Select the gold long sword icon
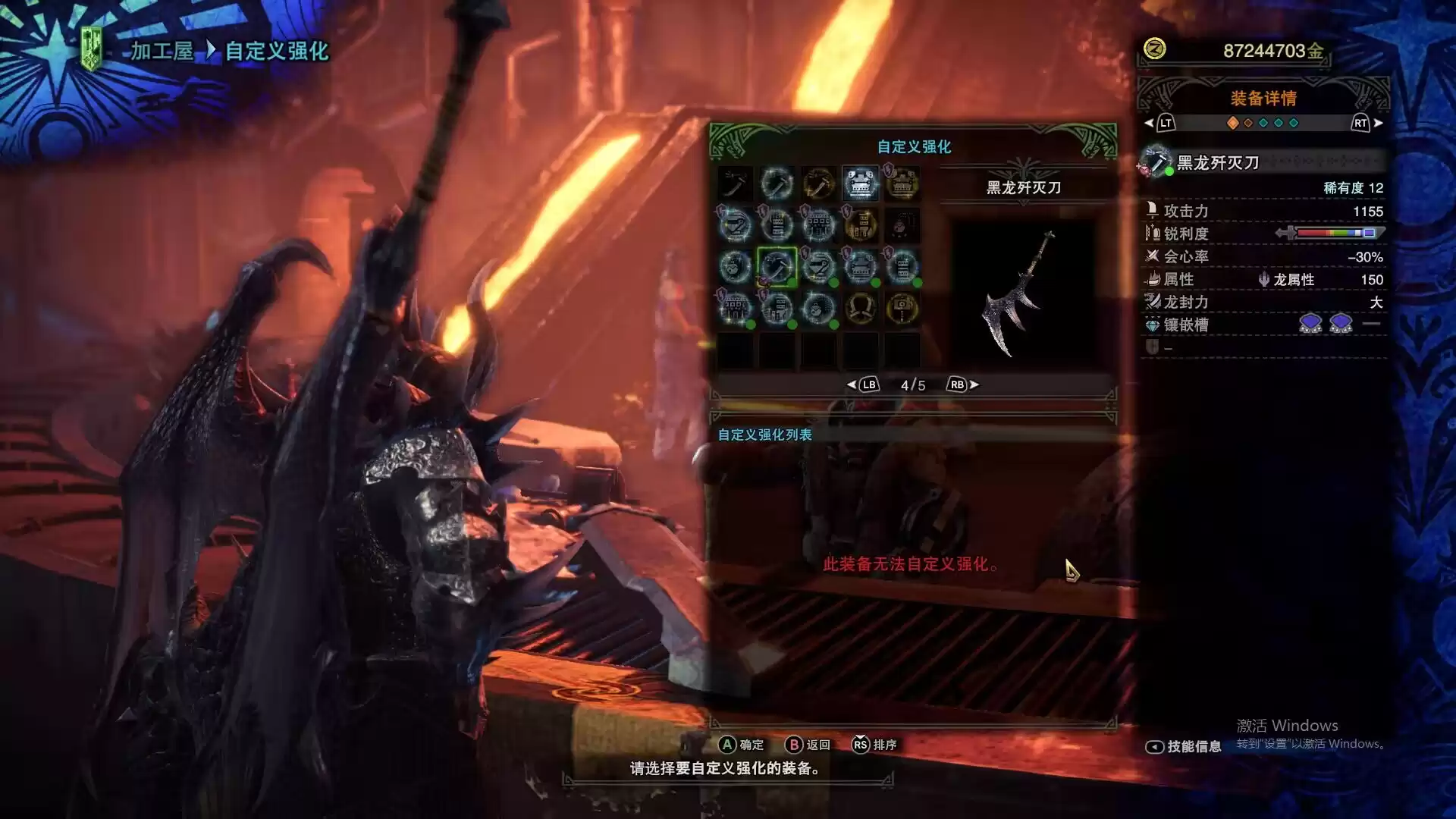Viewport: 1456px width, 819px height. point(818,184)
